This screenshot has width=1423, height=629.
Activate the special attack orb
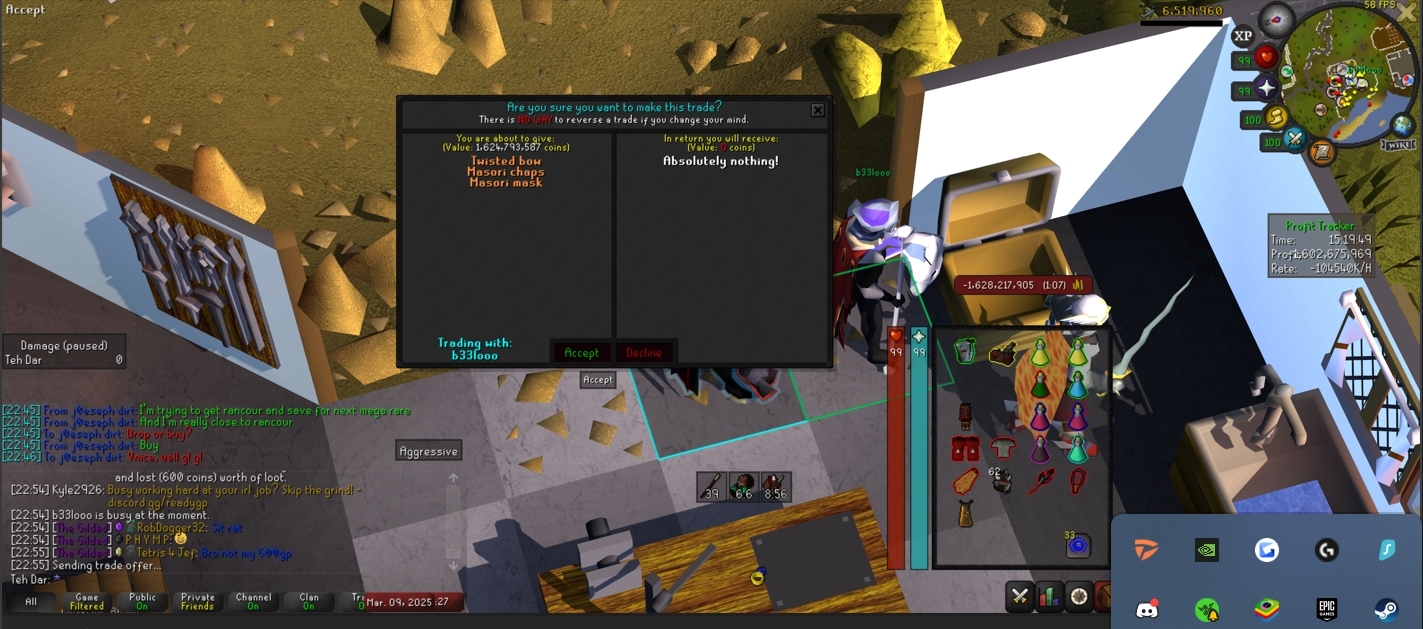point(1296,138)
